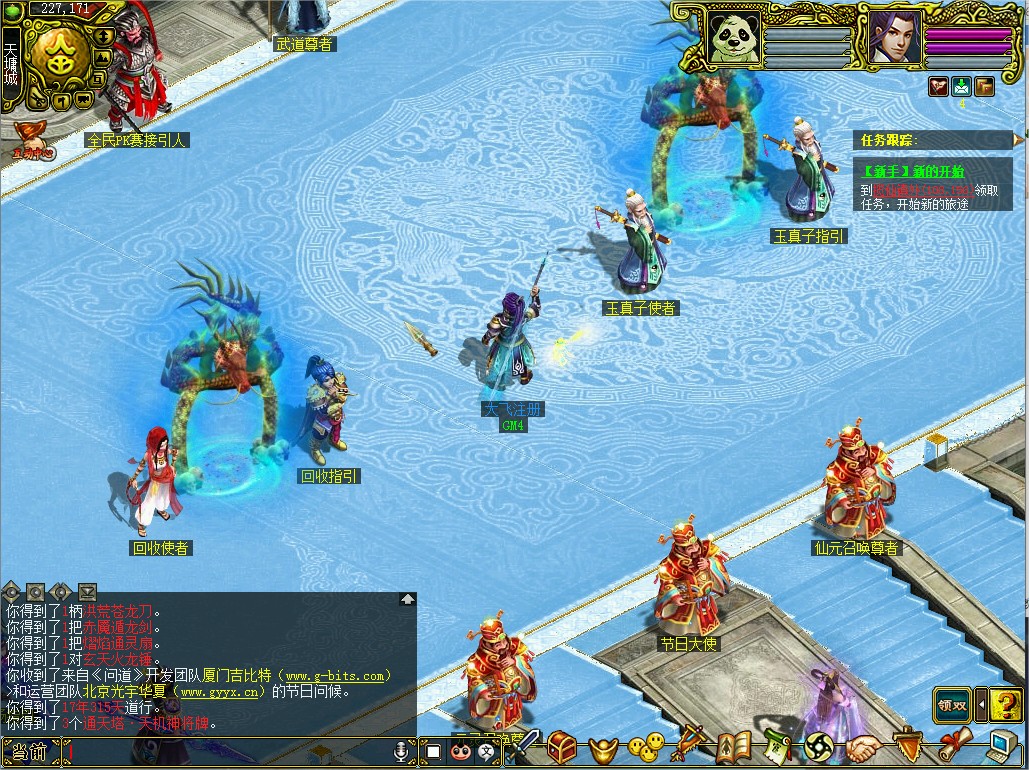Click the purple-haired character portrait
1029x770 pixels.
pos(894,37)
